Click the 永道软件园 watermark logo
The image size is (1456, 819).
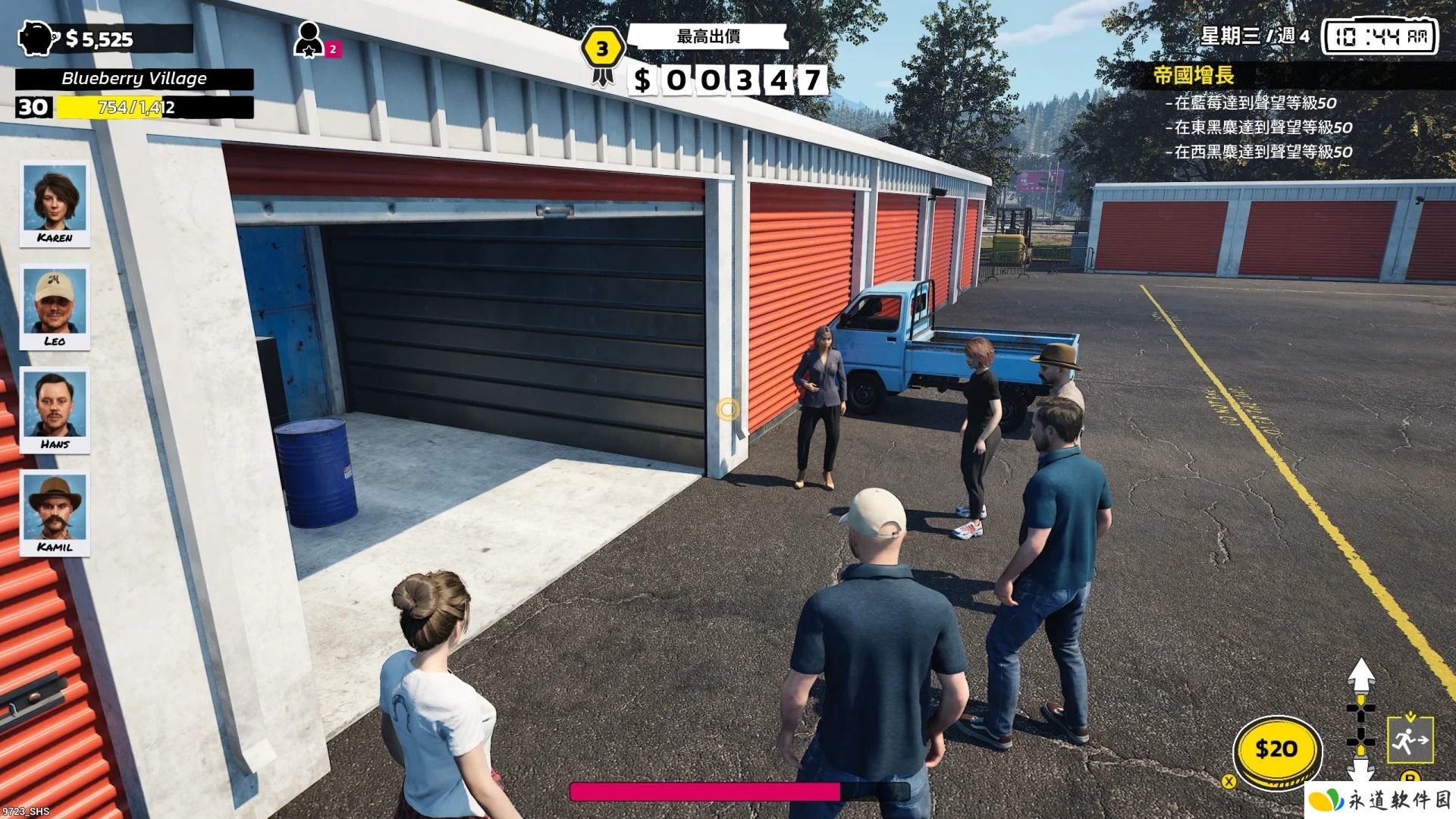(x=1380, y=800)
